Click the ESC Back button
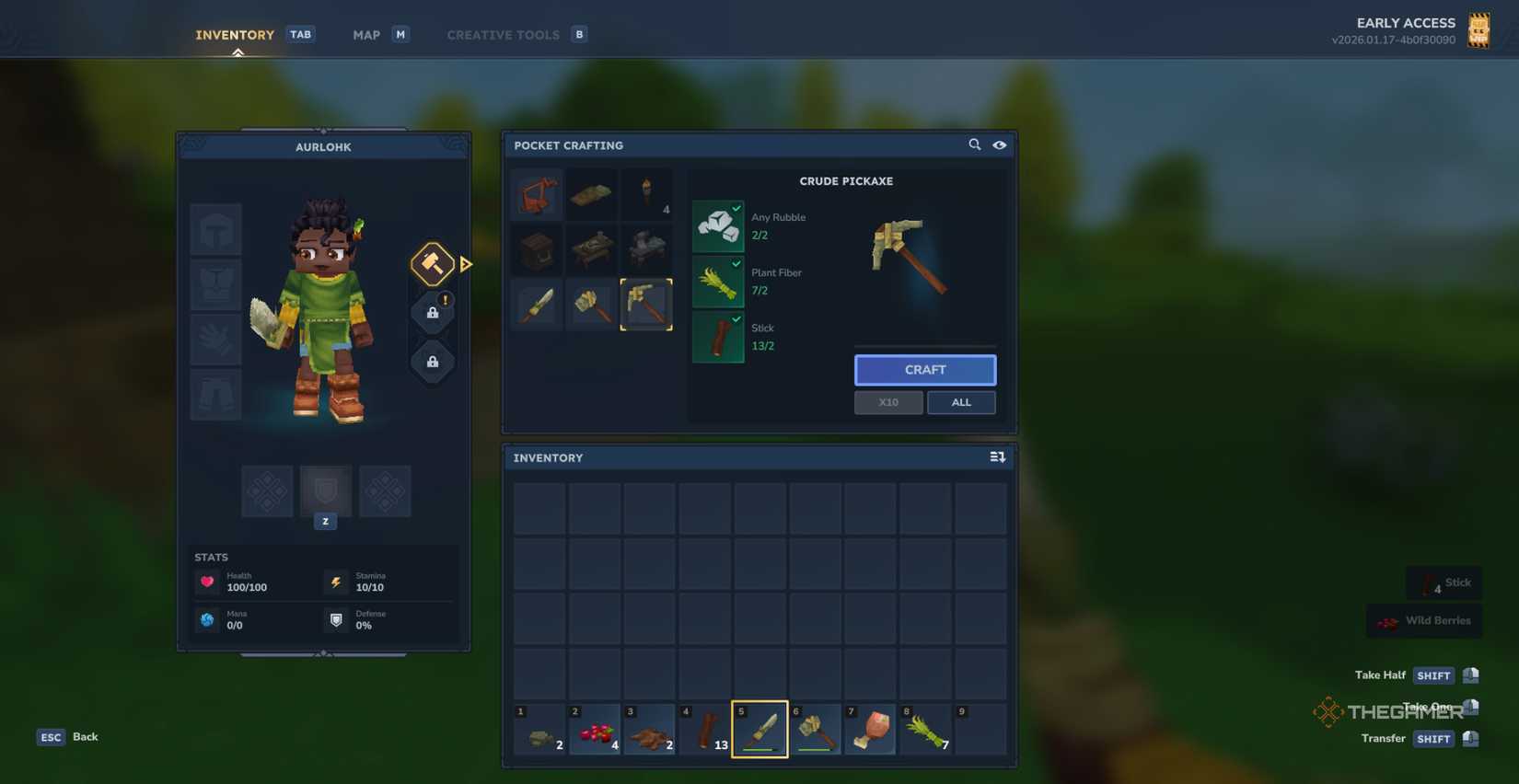The width and height of the screenshot is (1519, 784). pos(66,736)
